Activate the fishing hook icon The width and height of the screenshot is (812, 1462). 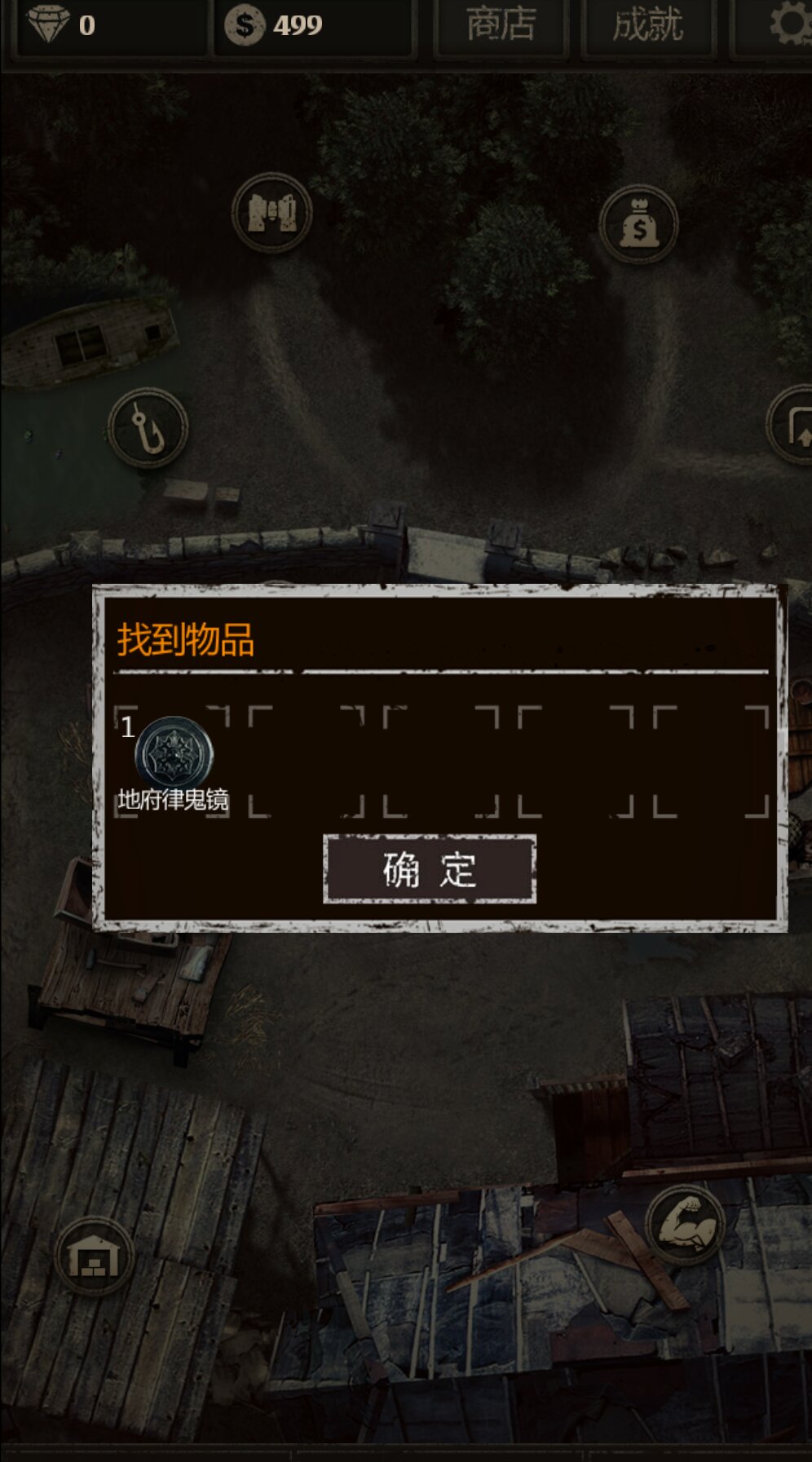148,428
